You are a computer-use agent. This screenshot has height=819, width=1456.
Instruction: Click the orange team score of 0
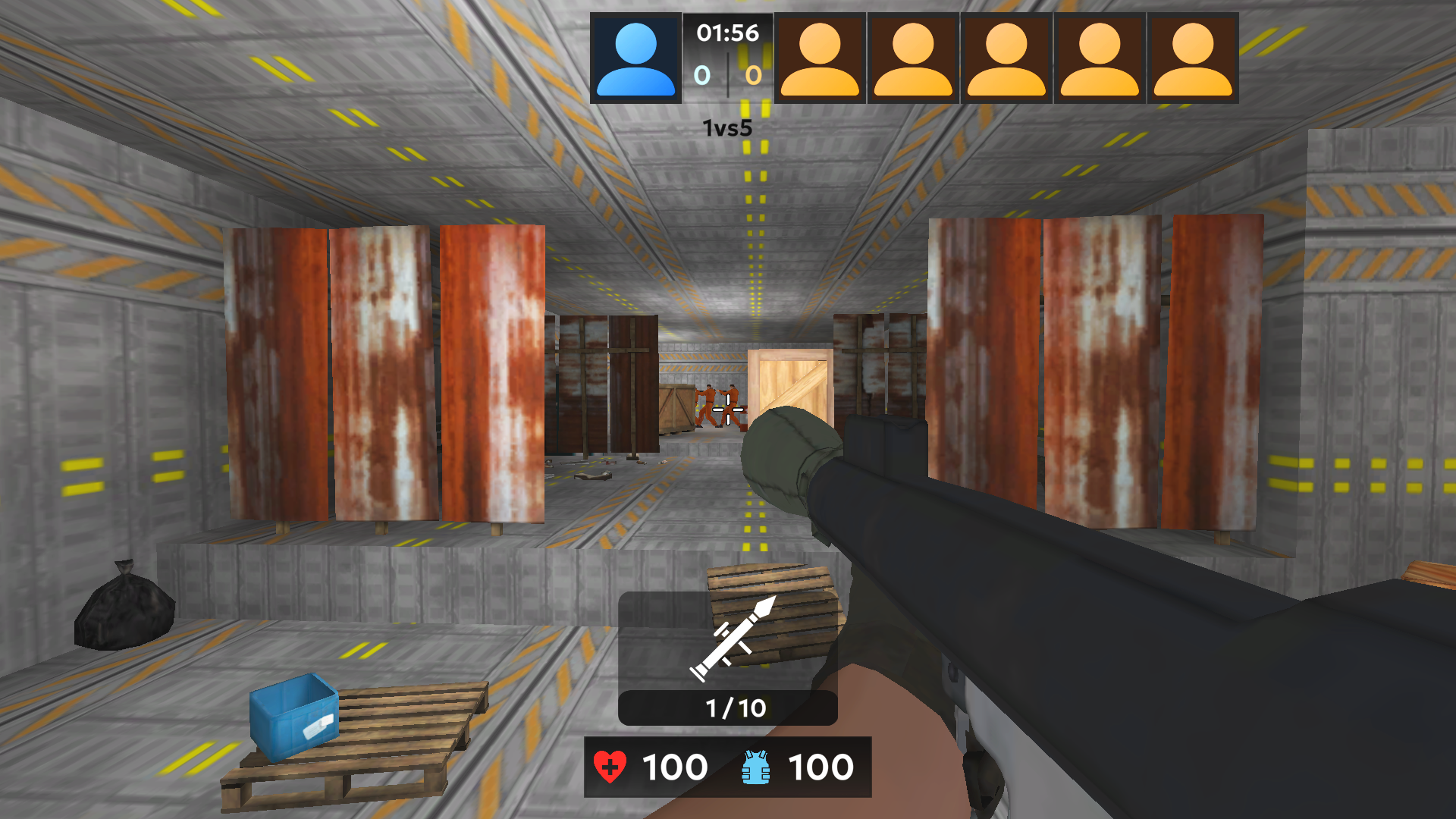point(752,76)
